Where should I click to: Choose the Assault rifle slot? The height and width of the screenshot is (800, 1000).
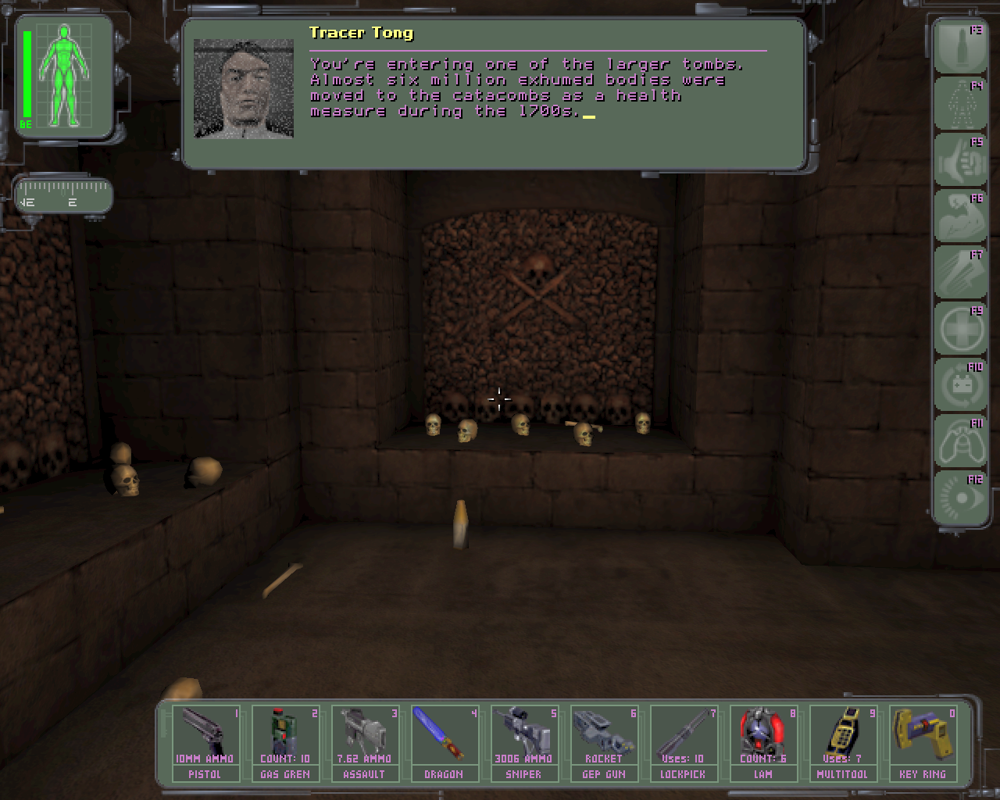365,742
